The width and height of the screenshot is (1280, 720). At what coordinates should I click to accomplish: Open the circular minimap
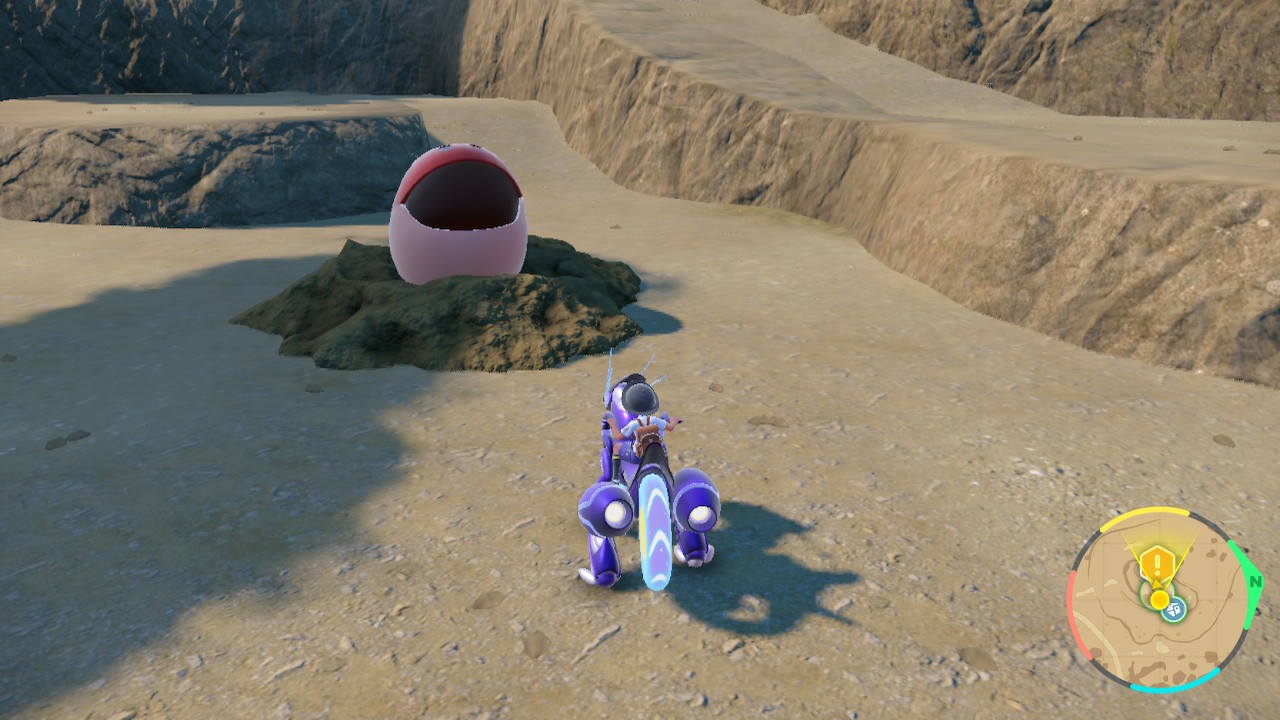[x=1160, y=600]
